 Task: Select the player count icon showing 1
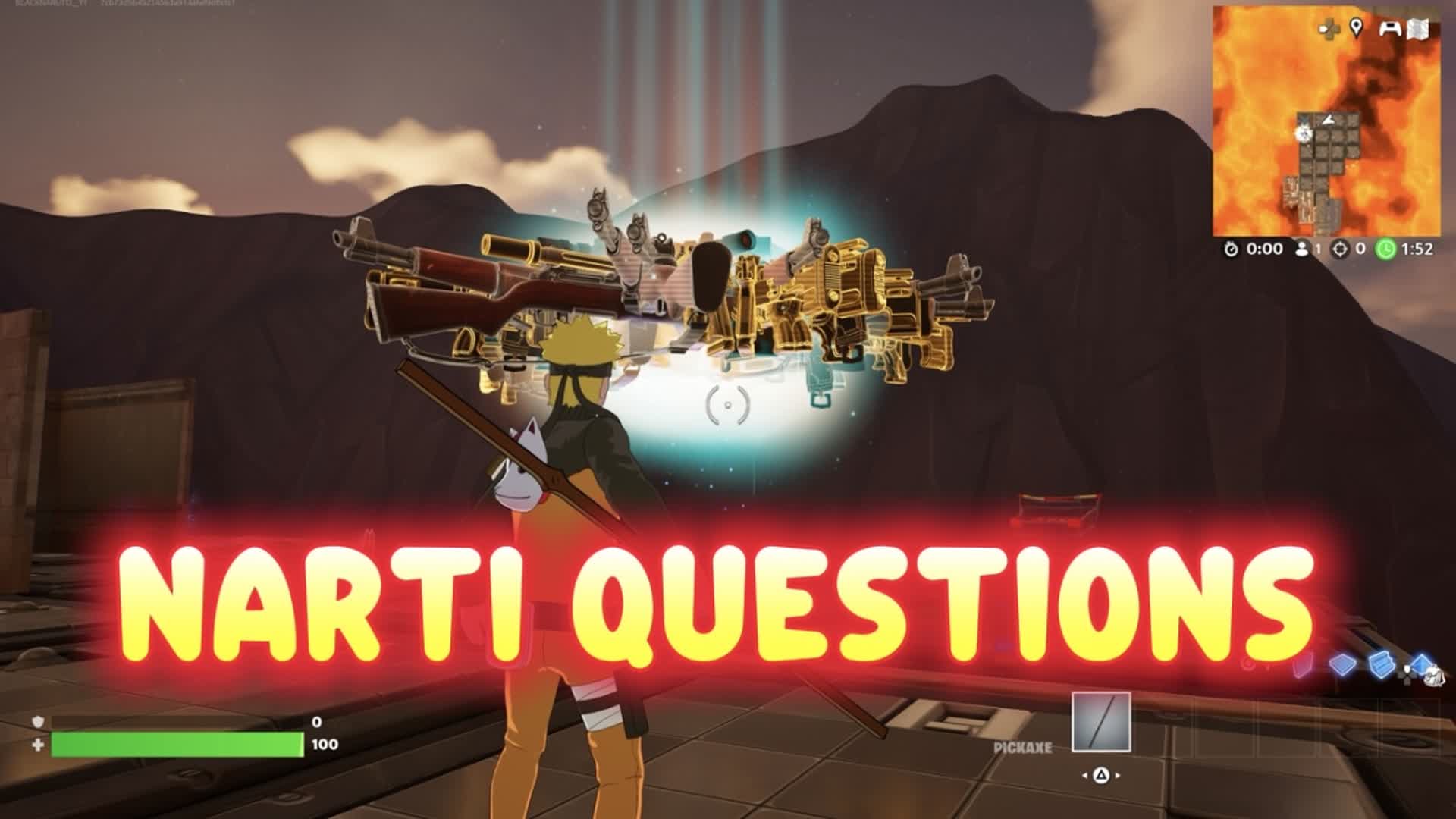click(x=1303, y=248)
